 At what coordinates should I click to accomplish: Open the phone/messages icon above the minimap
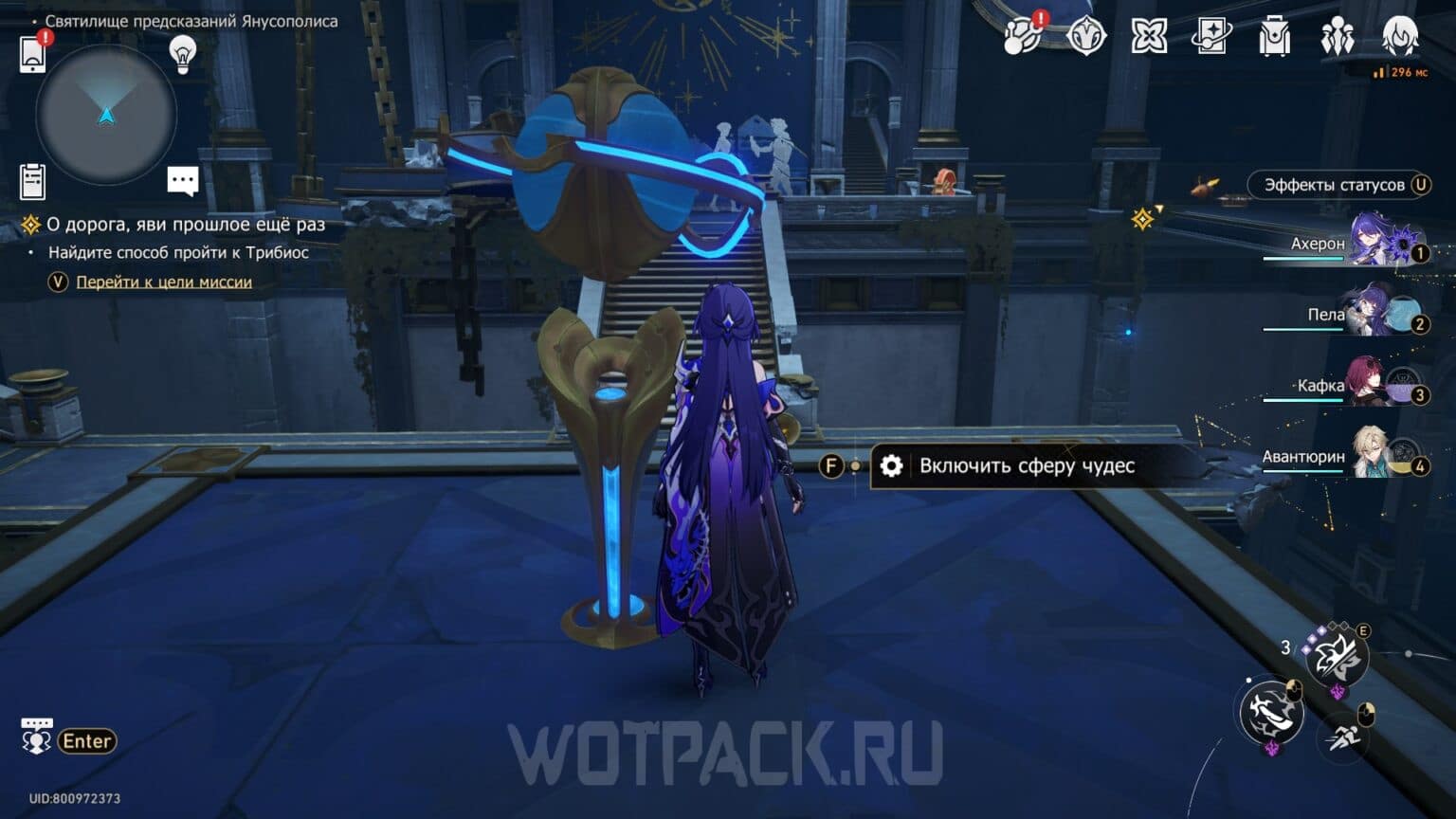tap(34, 54)
